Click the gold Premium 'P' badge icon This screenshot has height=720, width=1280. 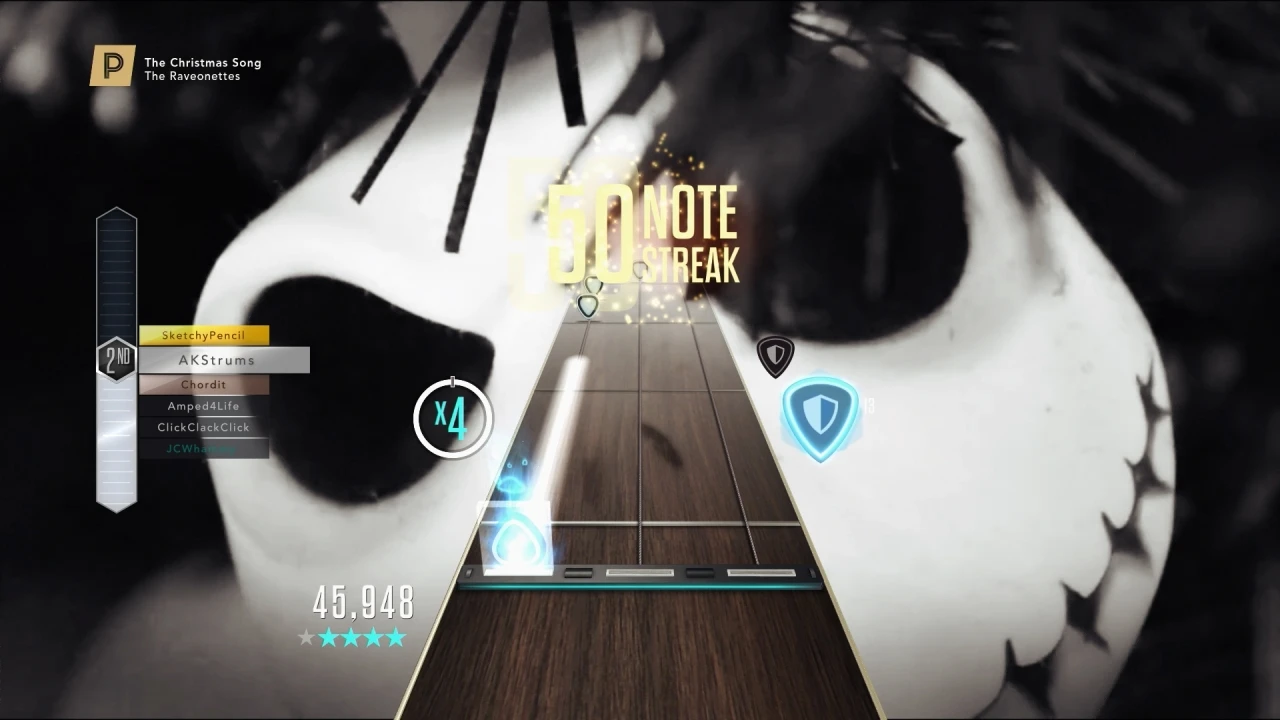pos(112,65)
